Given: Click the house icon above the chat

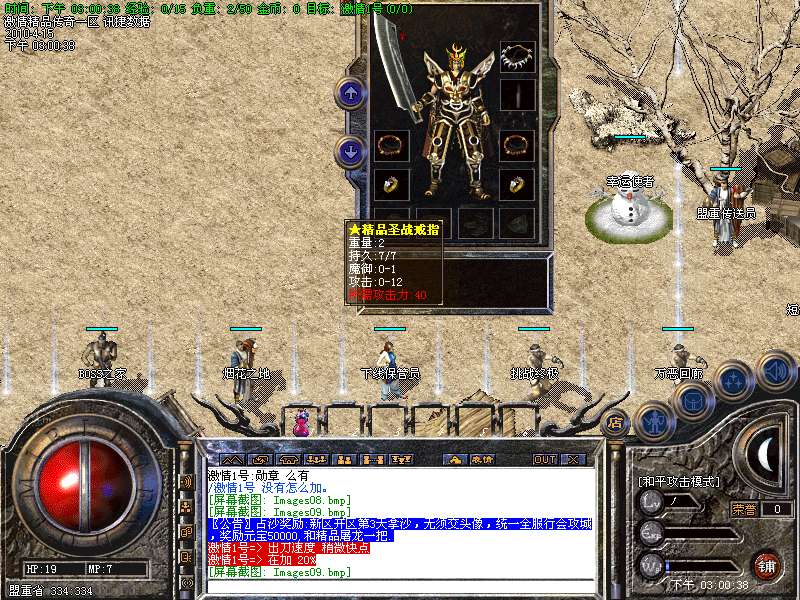Looking at the screenshot, I should coord(455,459).
